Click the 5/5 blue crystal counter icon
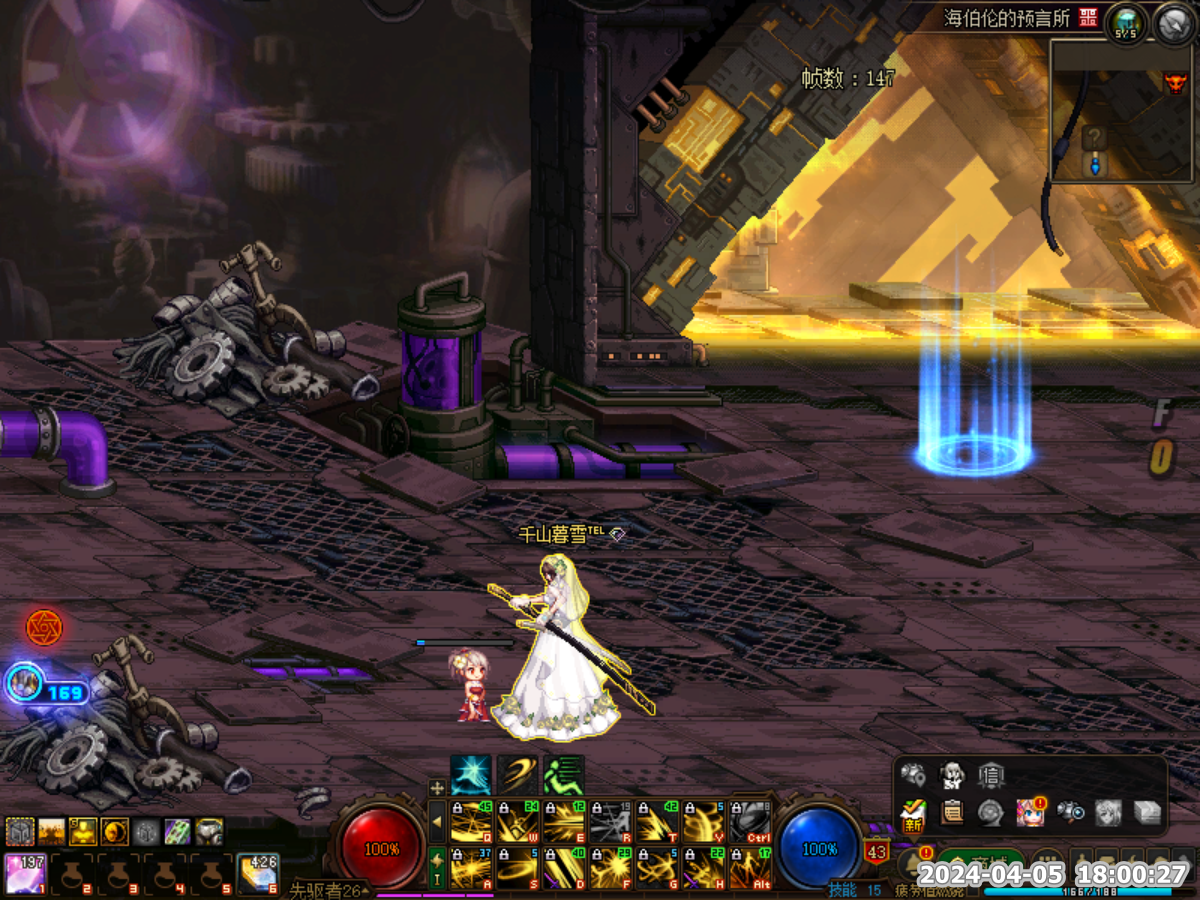The width and height of the screenshot is (1200, 900). (1127, 21)
